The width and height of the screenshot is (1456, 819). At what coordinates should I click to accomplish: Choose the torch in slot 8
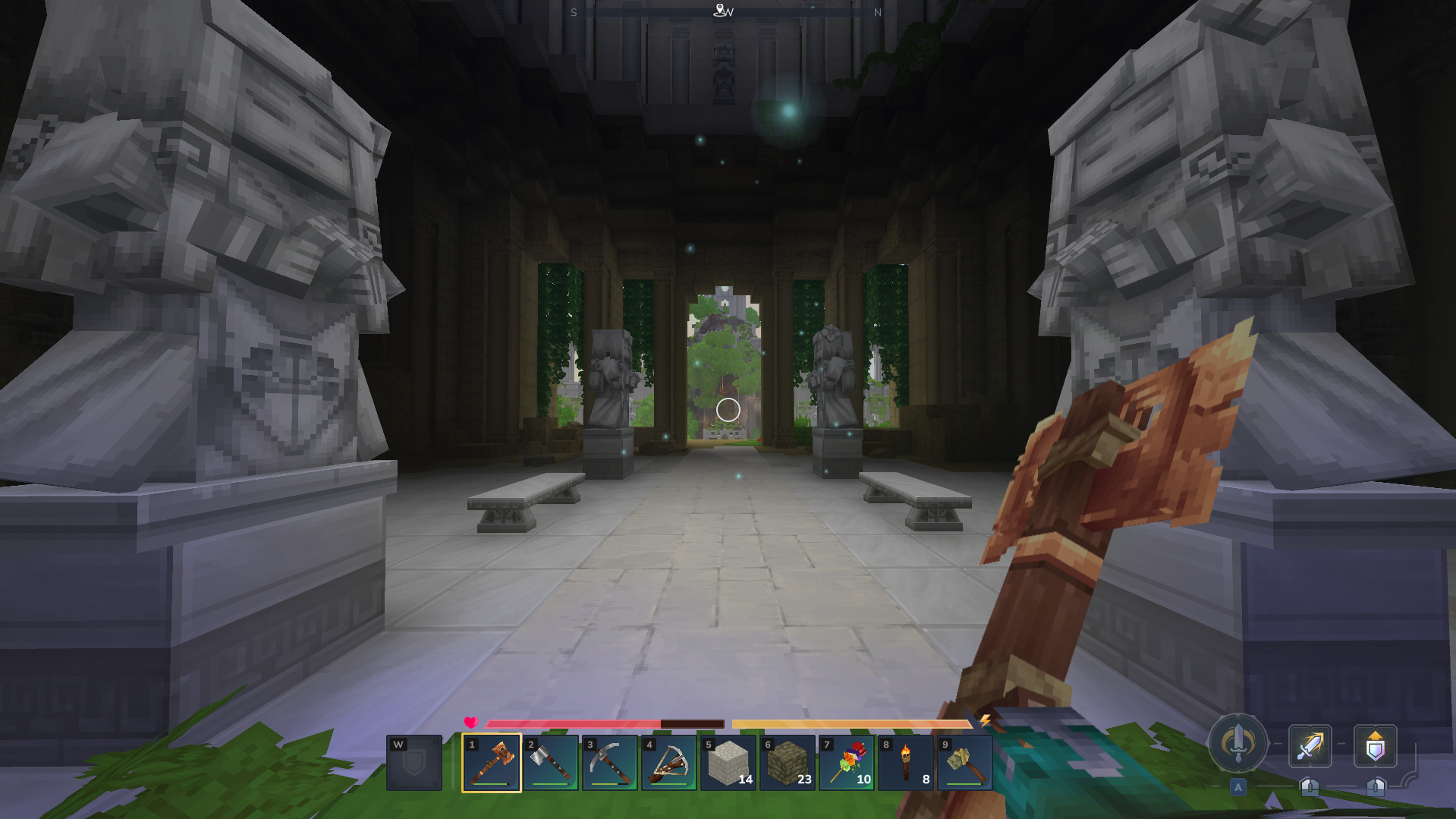(x=905, y=763)
